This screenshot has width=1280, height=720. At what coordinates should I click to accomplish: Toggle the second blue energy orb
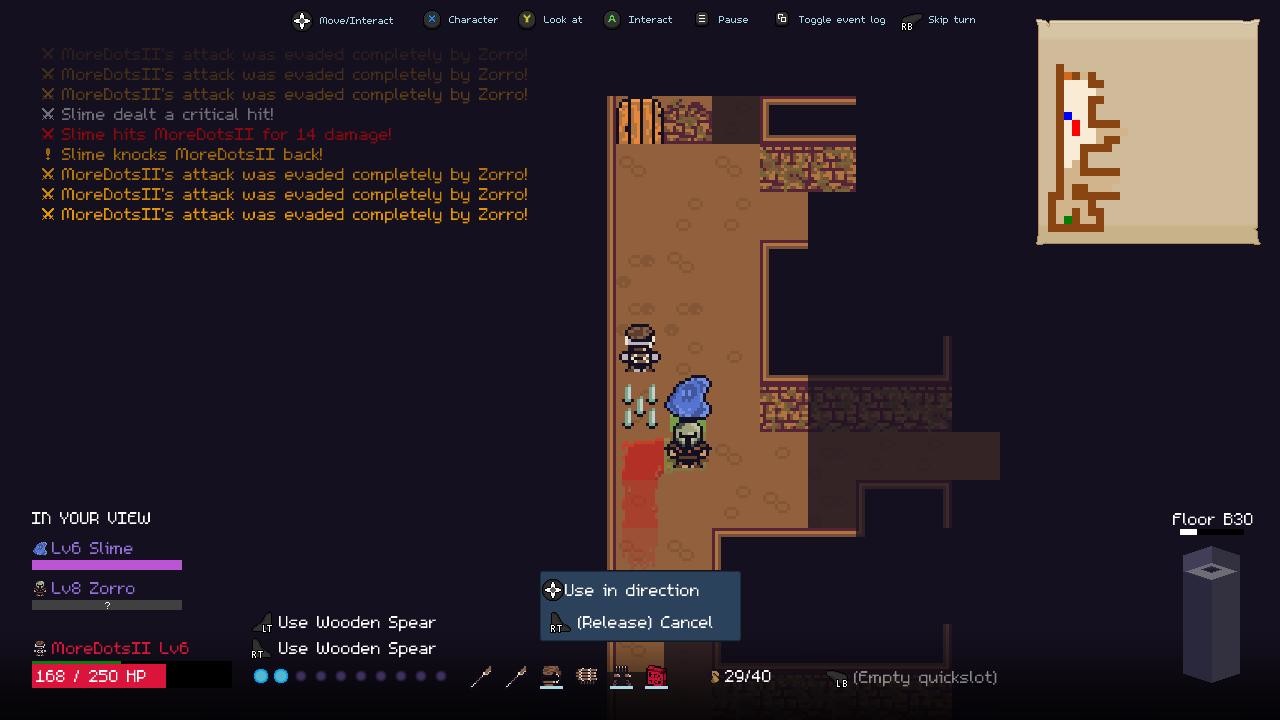pos(281,676)
